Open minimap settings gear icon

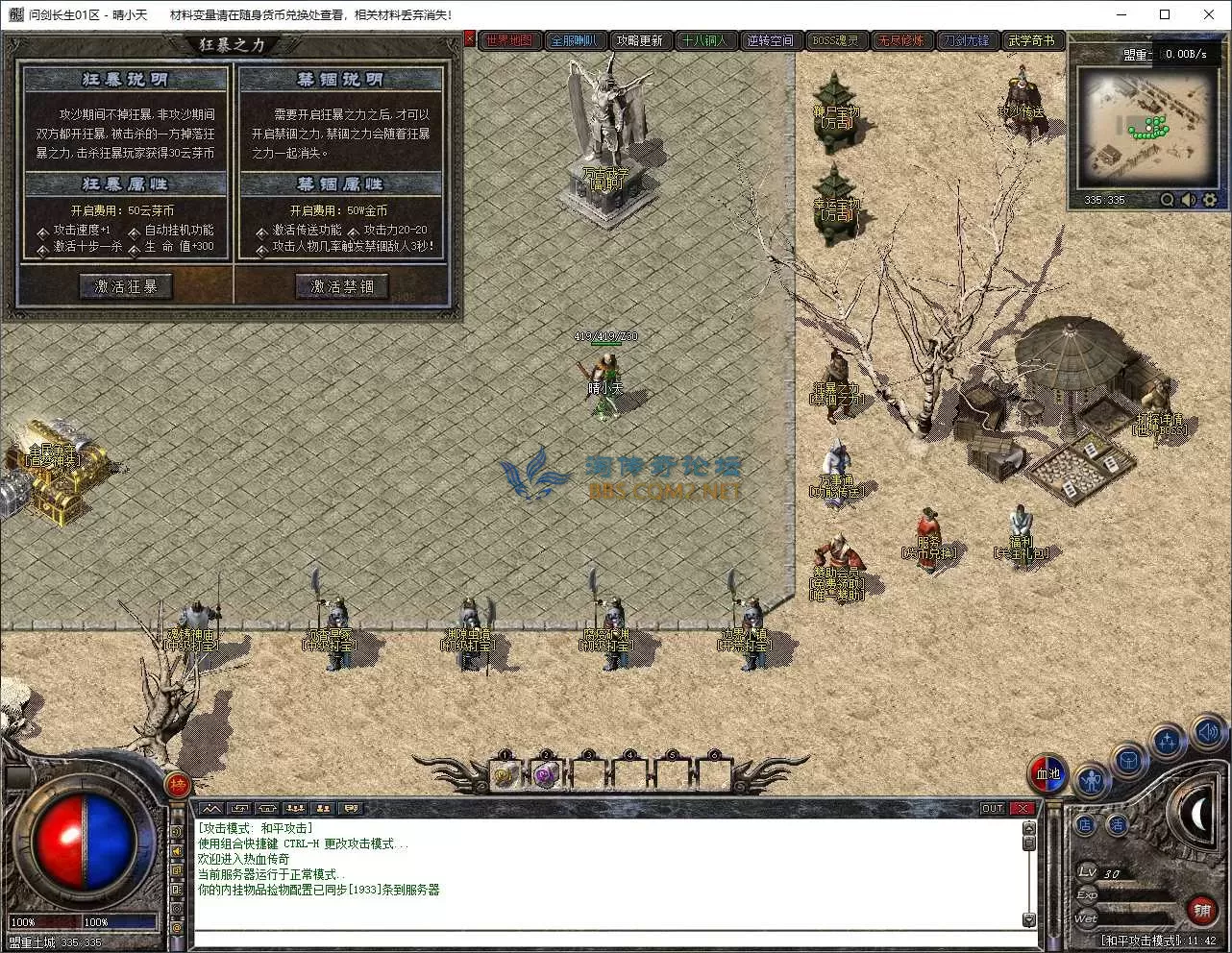click(1210, 200)
